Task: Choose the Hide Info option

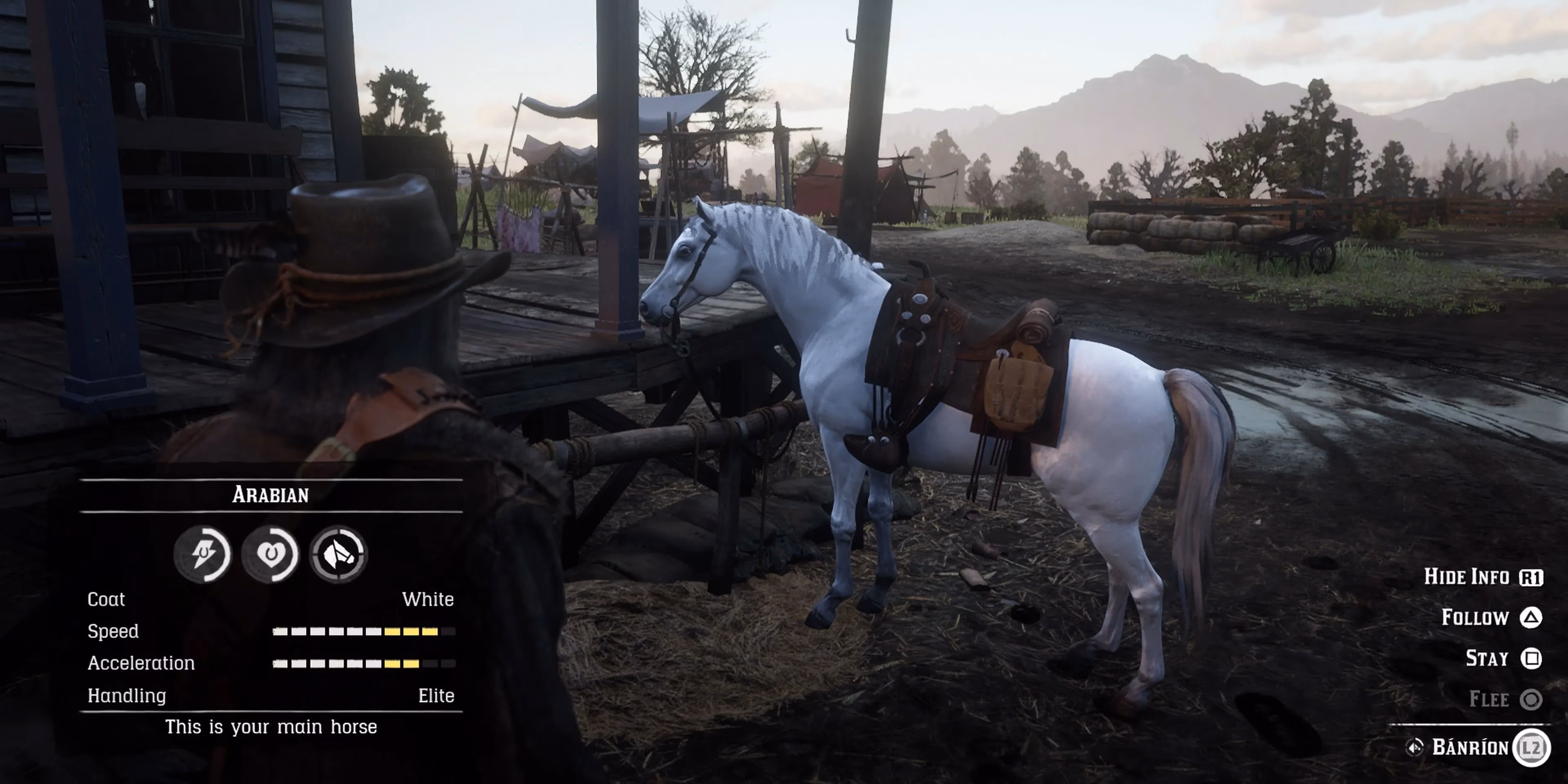Action: [1483, 577]
